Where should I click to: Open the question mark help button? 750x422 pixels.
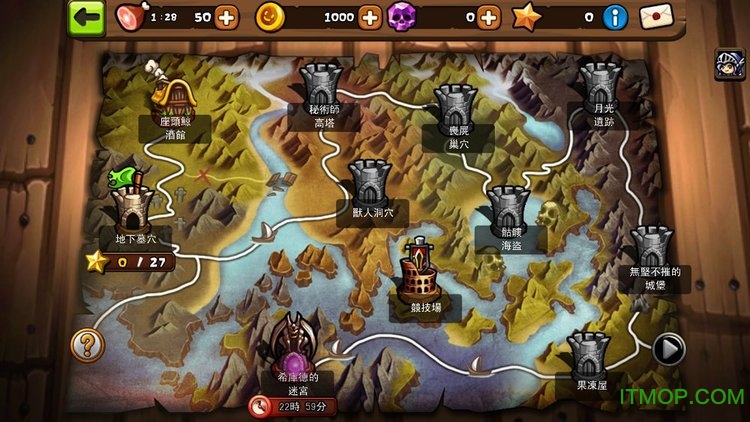pos(87,345)
